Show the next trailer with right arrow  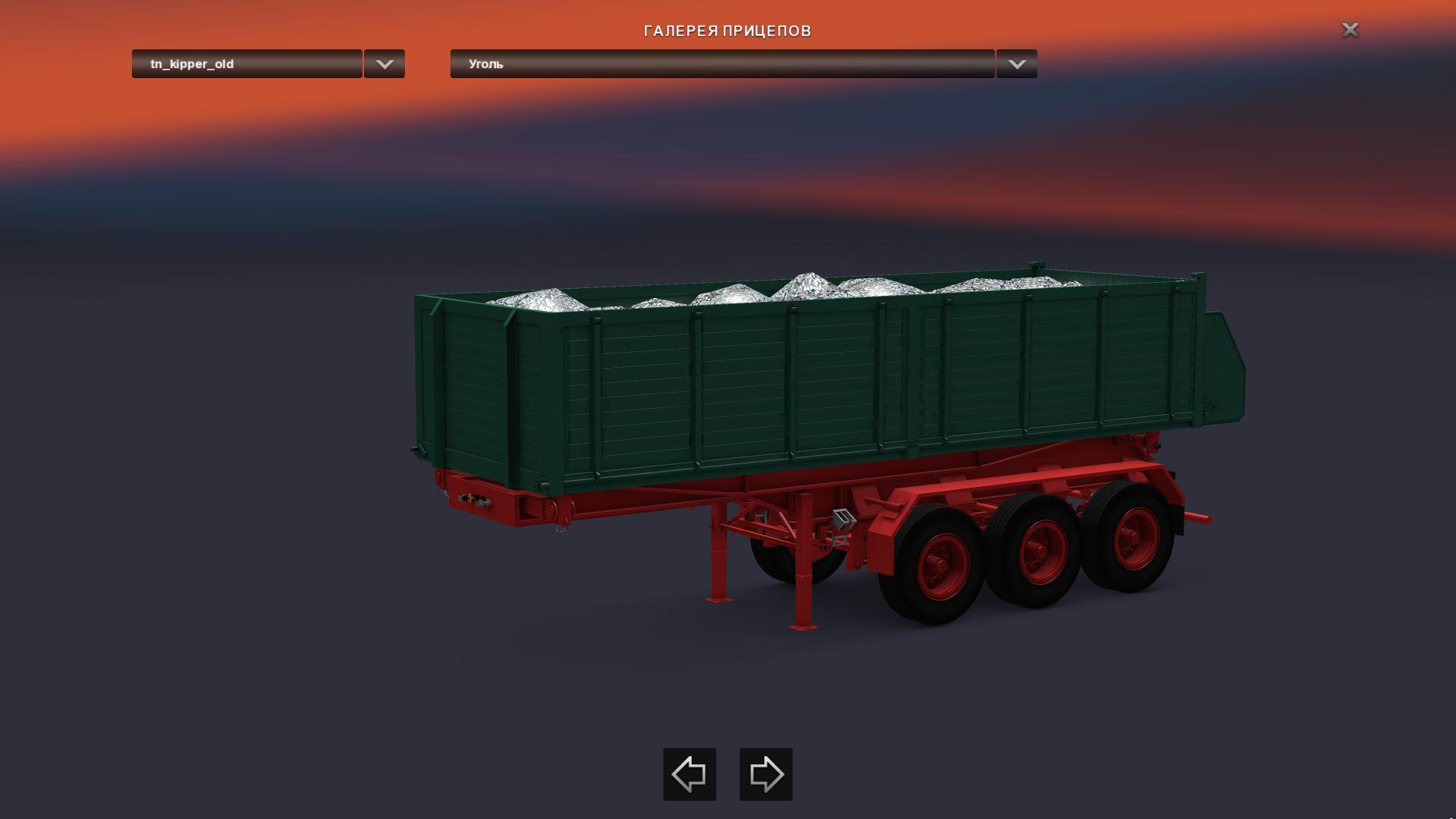(766, 774)
